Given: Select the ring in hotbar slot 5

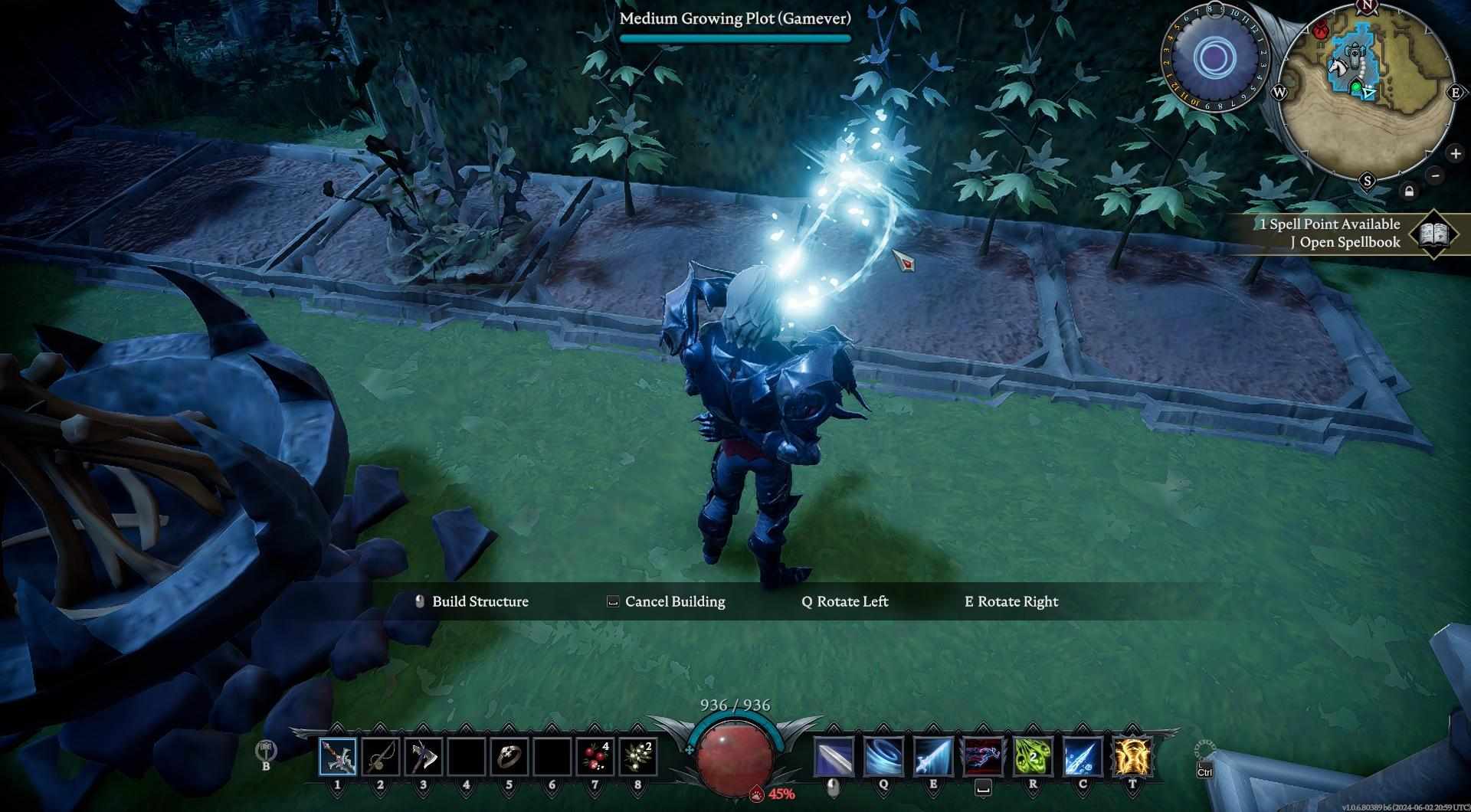Looking at the screenshot, I should [x=509, y=757].
